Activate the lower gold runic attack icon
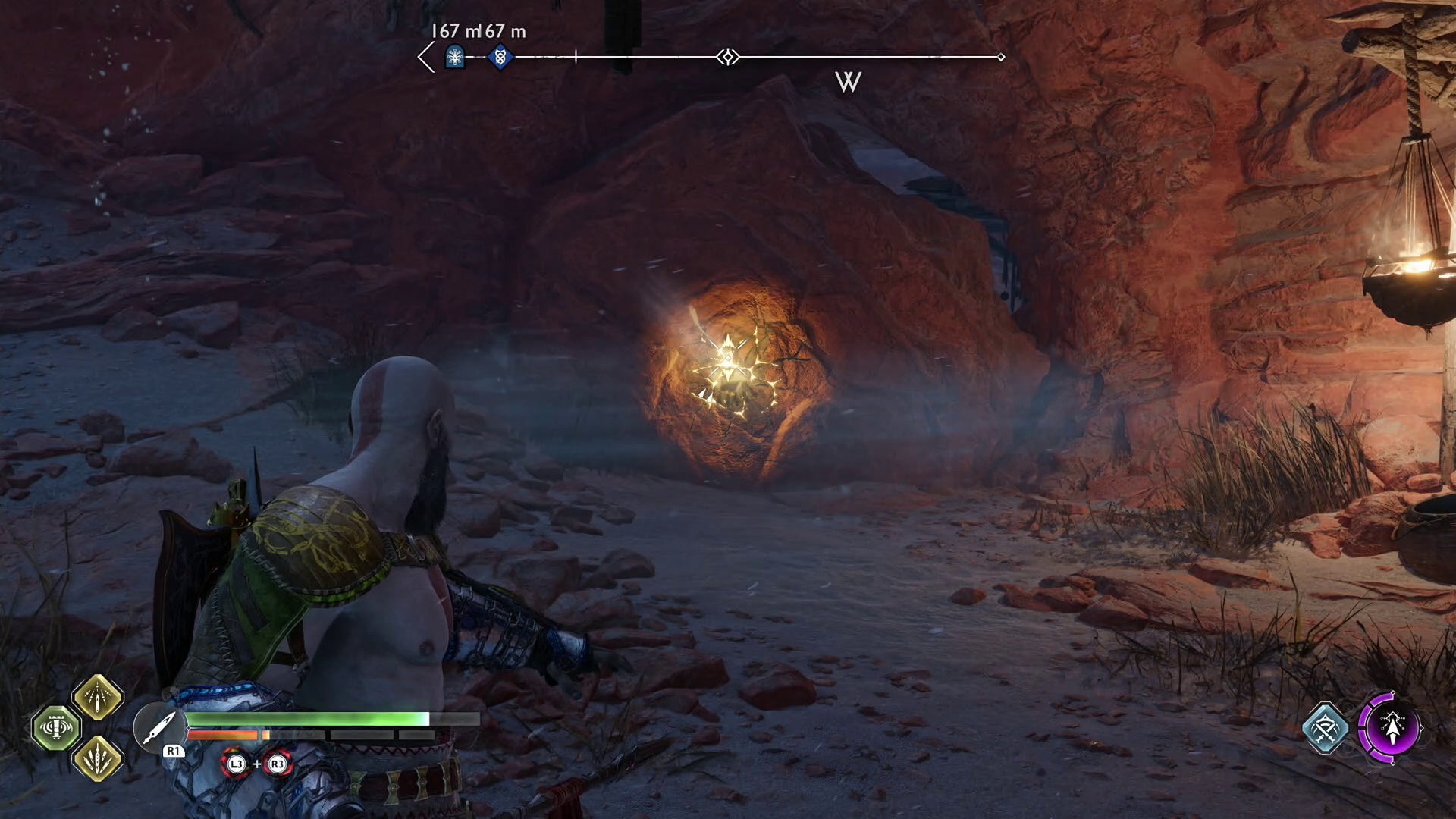The height and width of the screenshot is (819, 1456). click(98, 758)
